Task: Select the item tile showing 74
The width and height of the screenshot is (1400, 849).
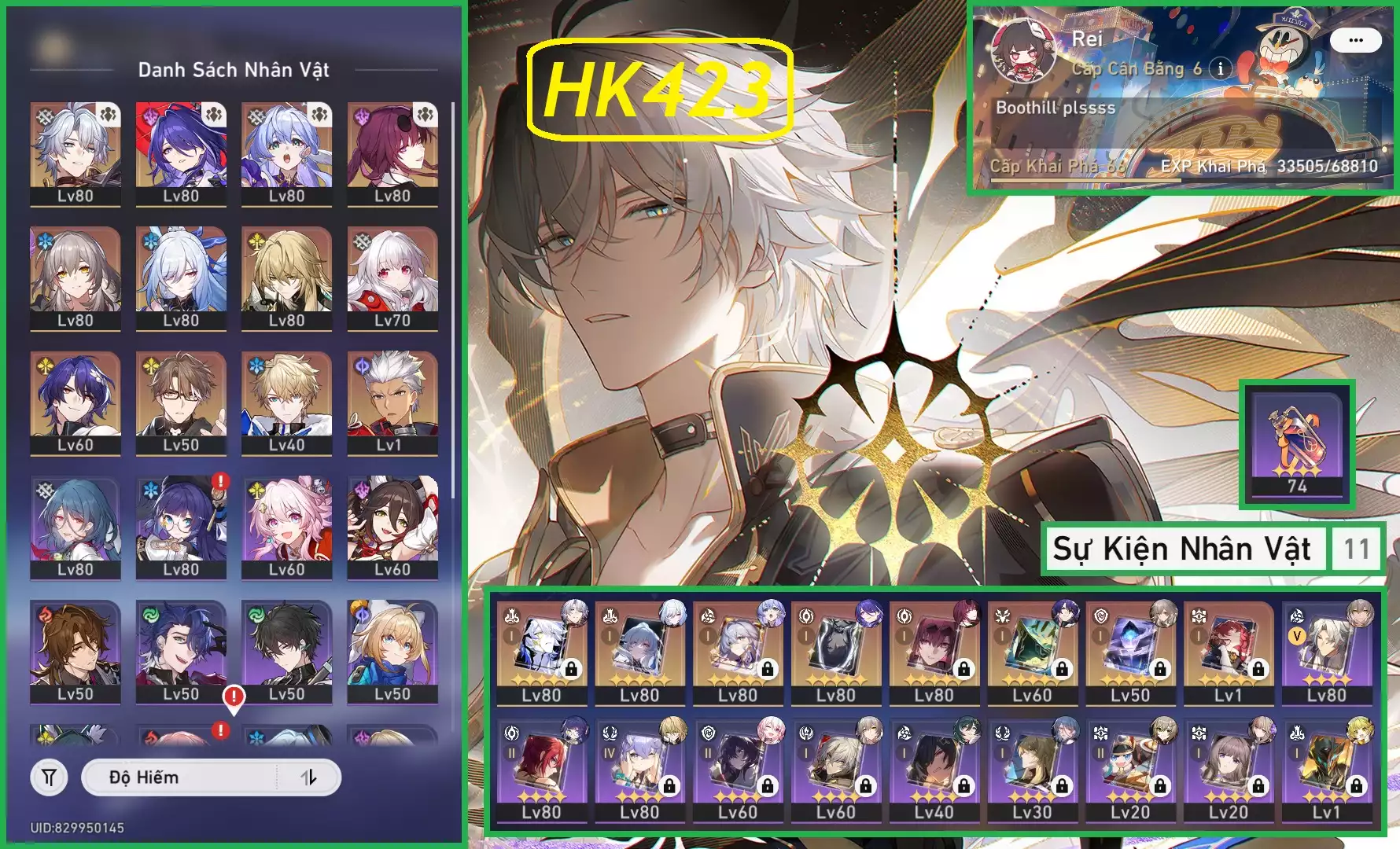Action: pyautogui.click(x=1297, y=444)
